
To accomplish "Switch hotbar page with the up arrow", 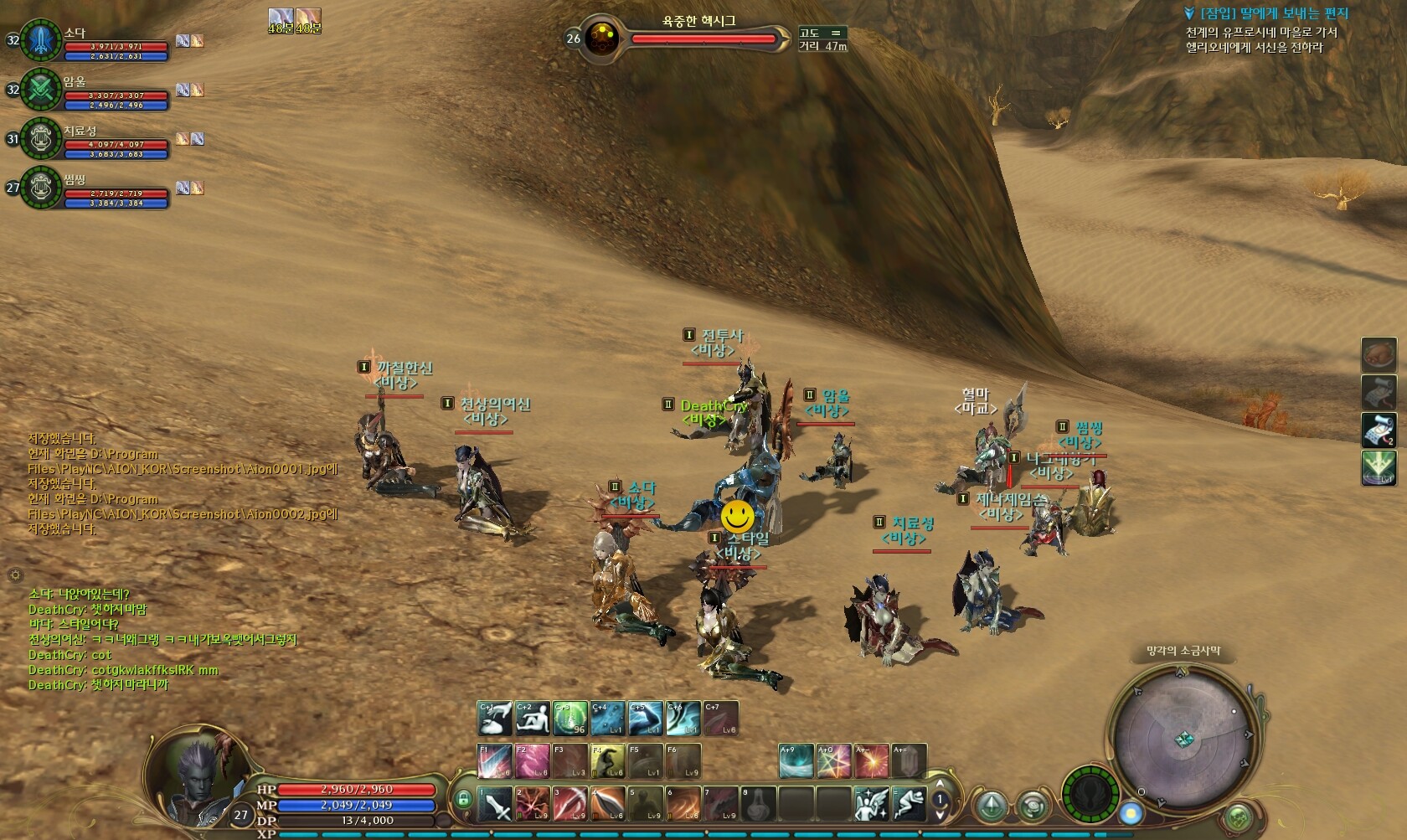I will [x=940, y=786].
